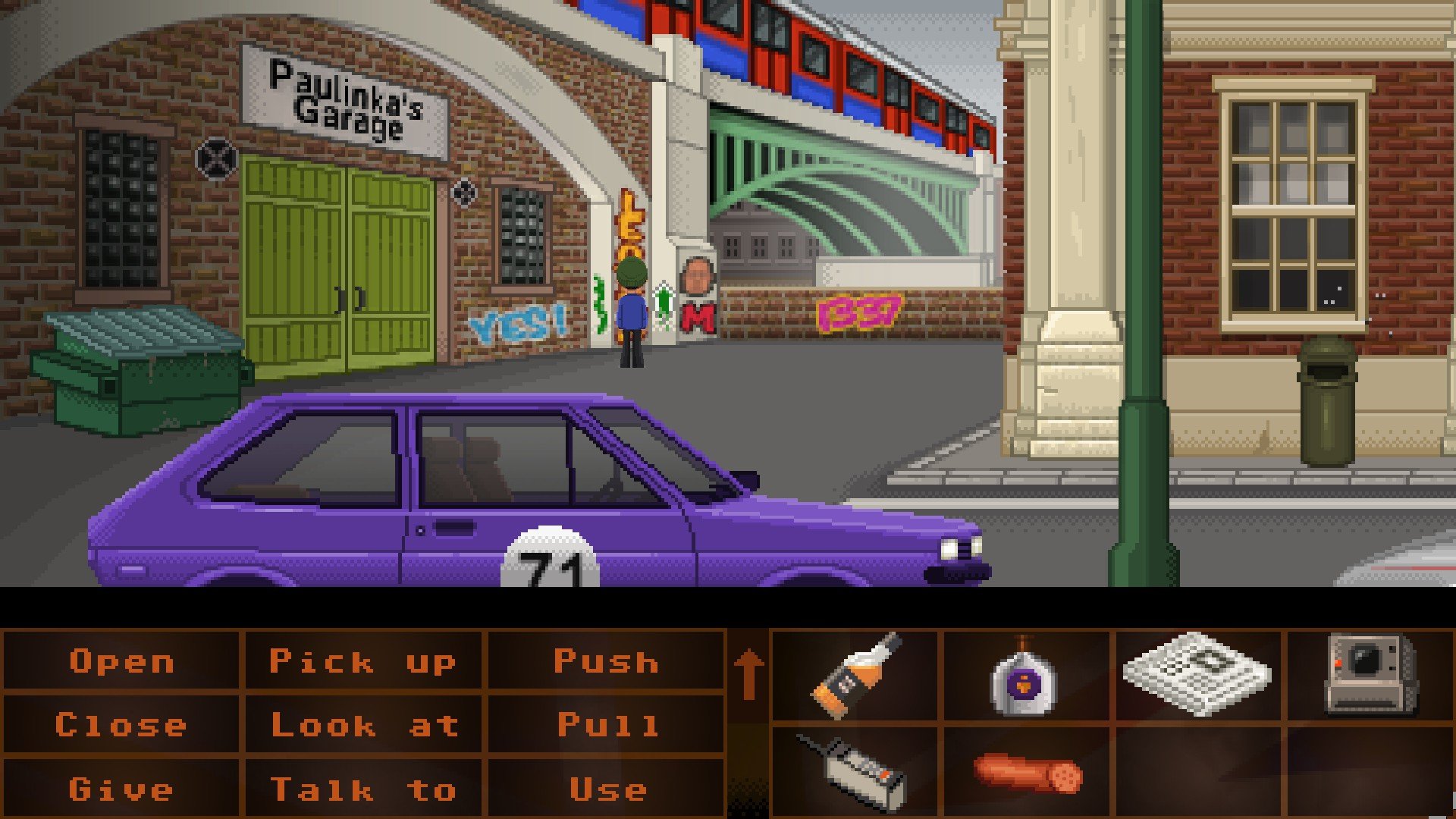
Task: Pick the purple-label flask from inventory
Action: click(x=1024, y=676)
